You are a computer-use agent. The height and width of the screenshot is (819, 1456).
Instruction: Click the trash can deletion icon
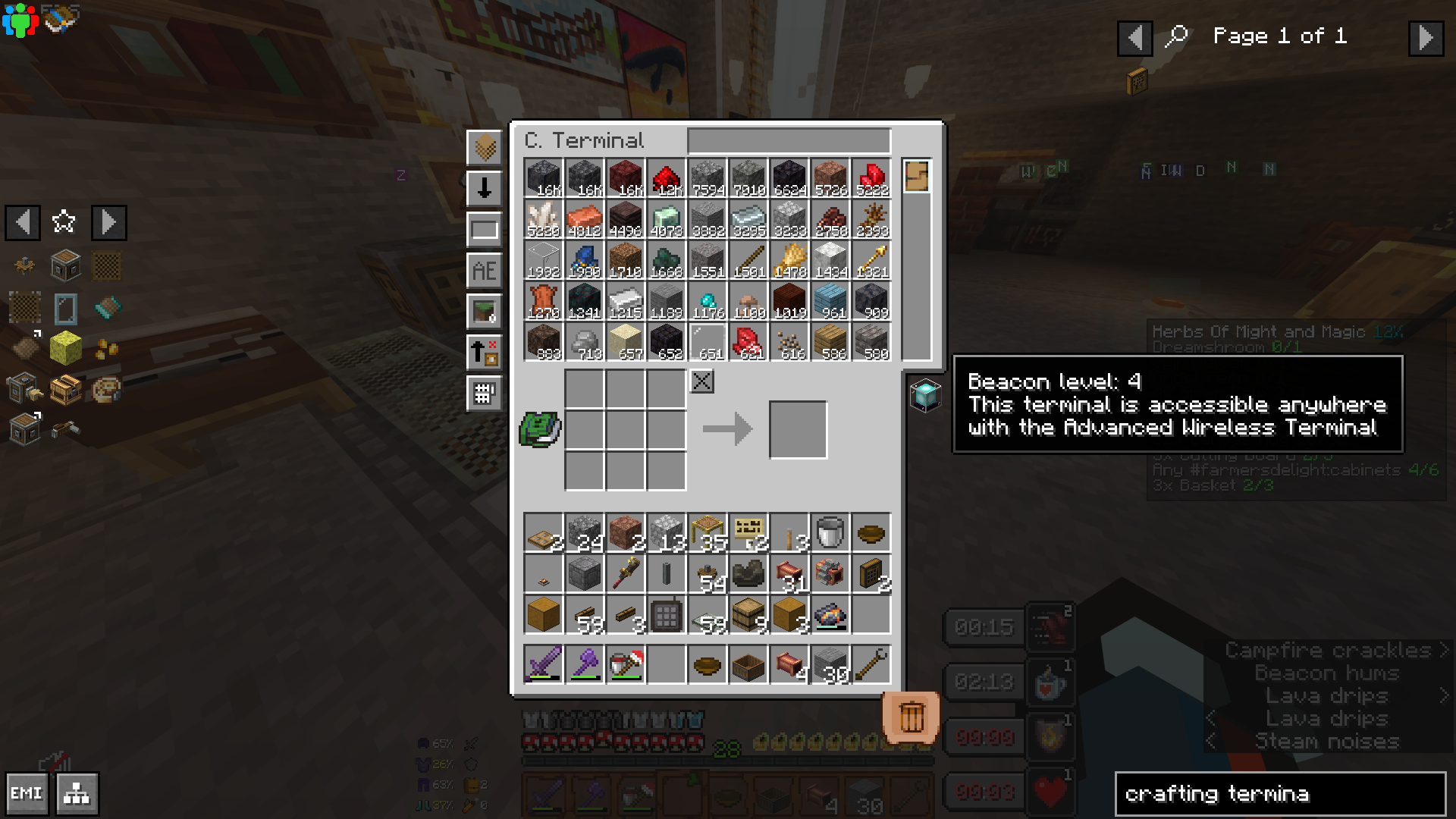click(912, 715)
